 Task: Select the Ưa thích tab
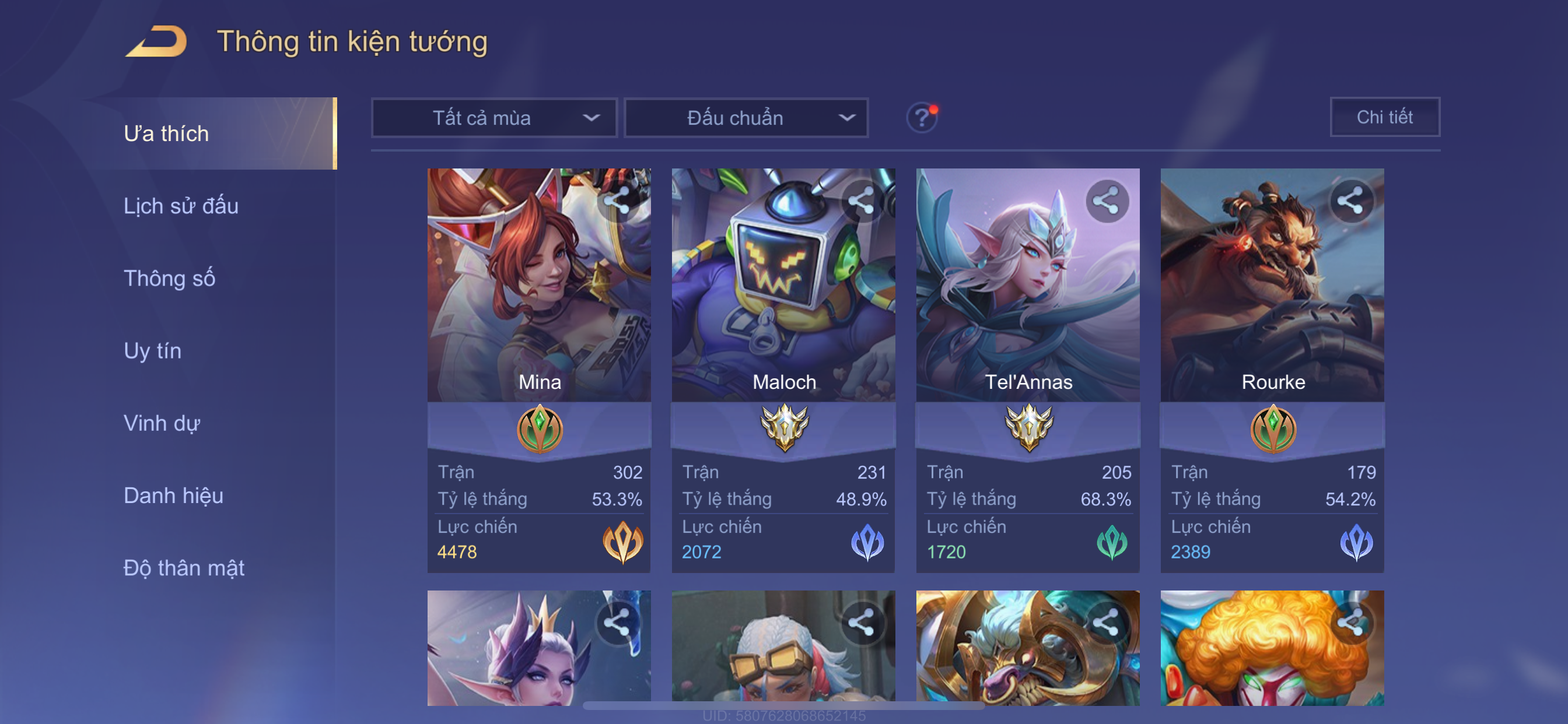point(167,134)
